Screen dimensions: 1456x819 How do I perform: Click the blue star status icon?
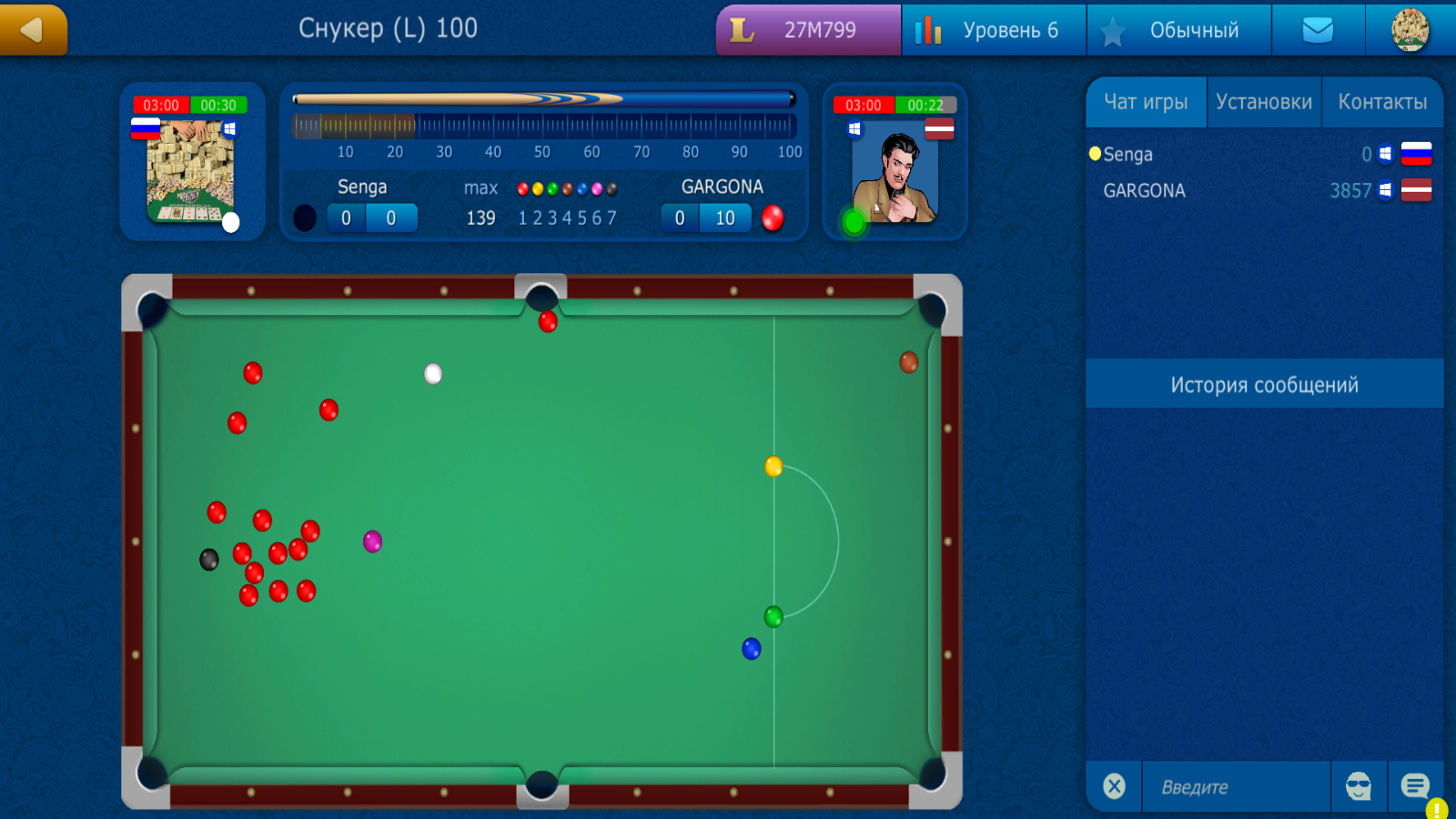tap(1112, 29)
